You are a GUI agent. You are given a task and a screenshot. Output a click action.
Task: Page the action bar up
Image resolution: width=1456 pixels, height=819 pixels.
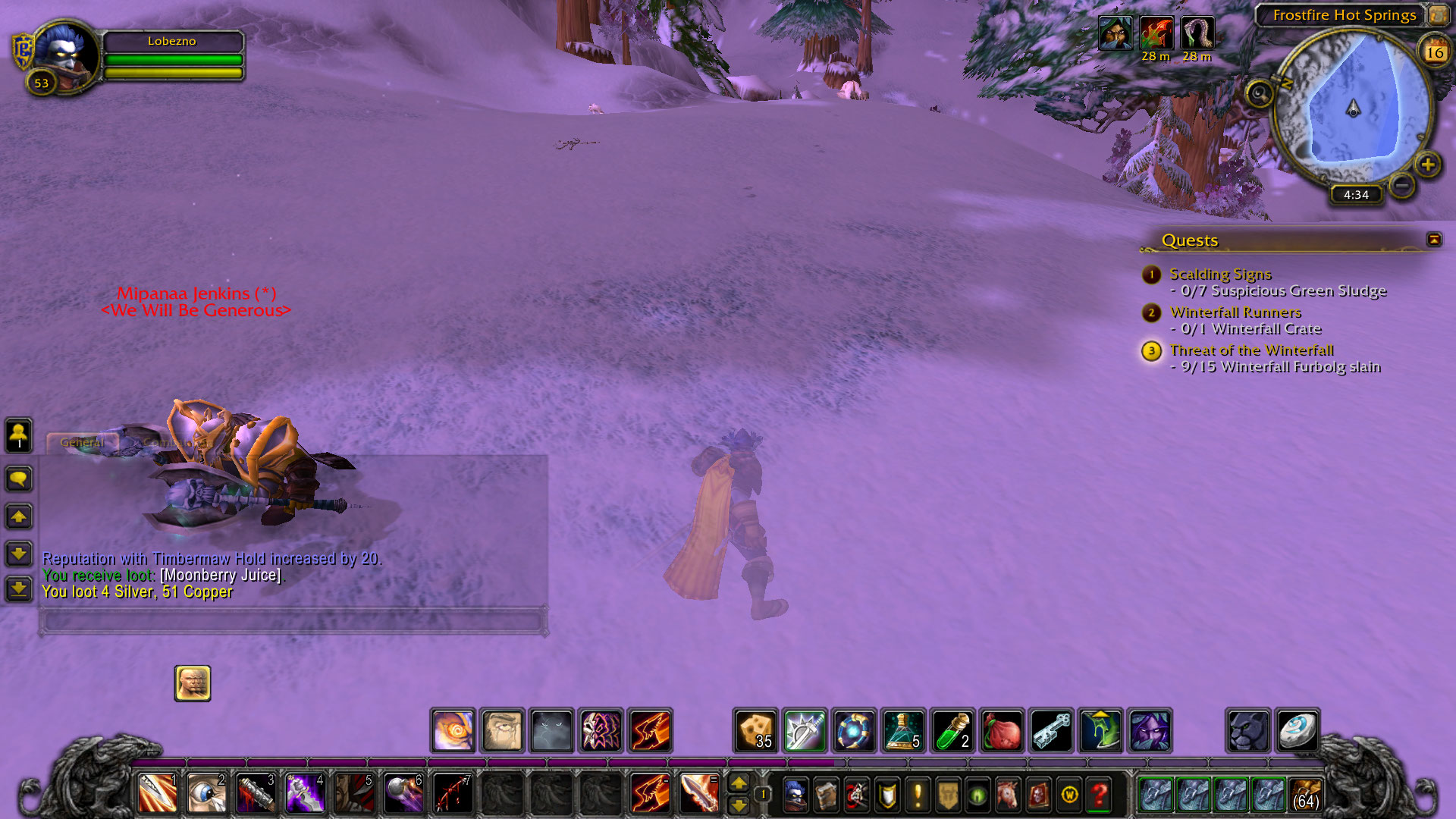pos(739,783)
